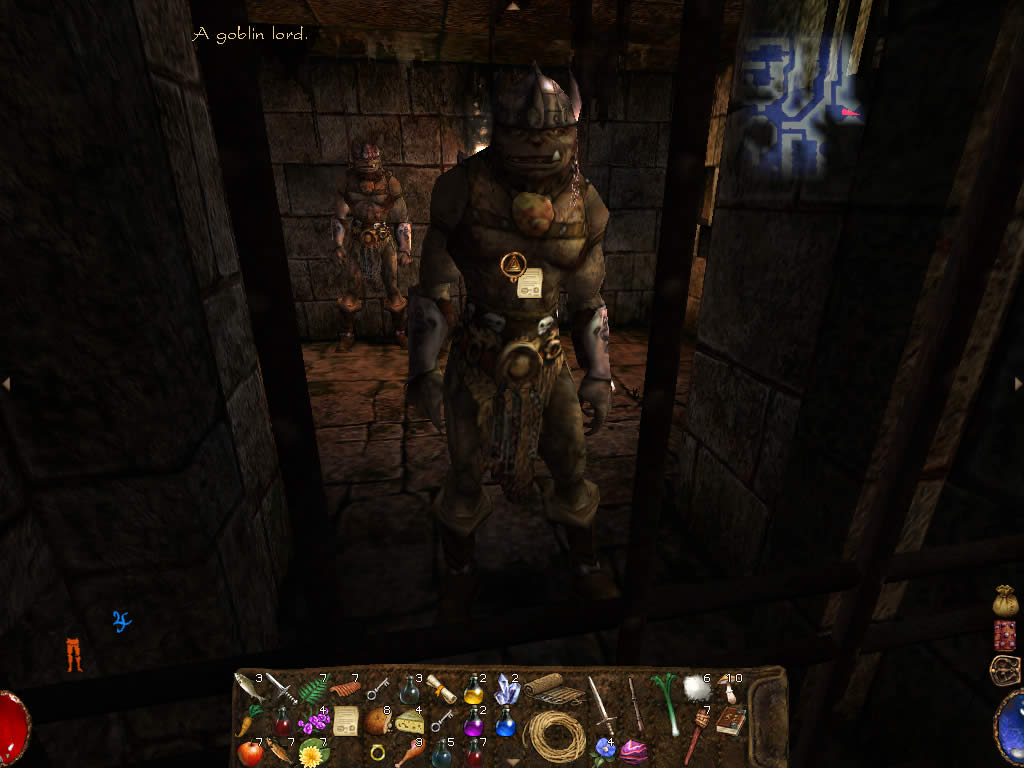The height and width of the screenshot is (768, 1024).
Task: Activate the blue rune precast spell
Action: click(122, 621)
